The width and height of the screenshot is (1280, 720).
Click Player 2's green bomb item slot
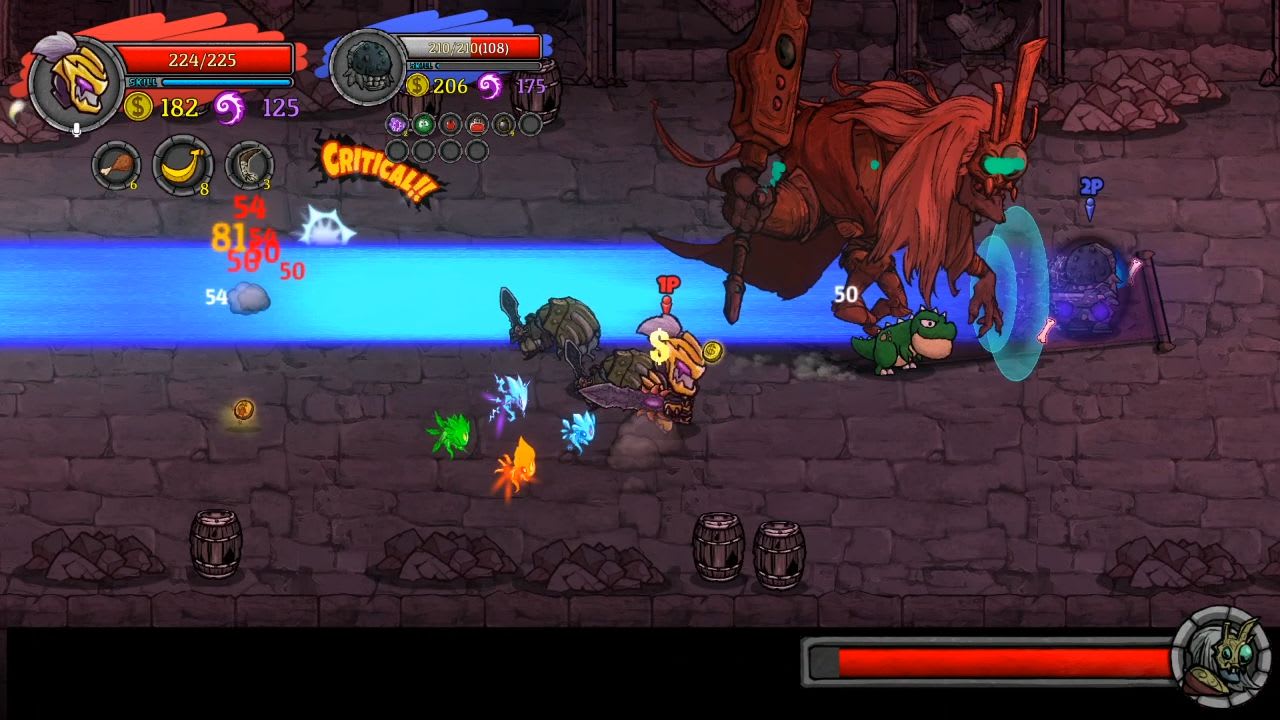click(423, 124)
